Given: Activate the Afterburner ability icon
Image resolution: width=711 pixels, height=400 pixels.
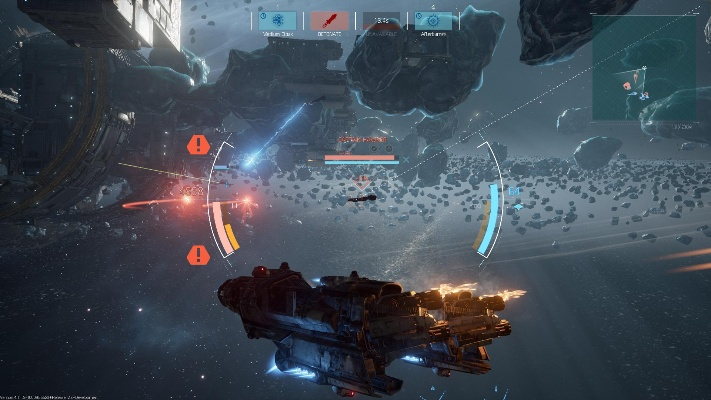Looking at the screenshot, I should (x=433, y=20).
